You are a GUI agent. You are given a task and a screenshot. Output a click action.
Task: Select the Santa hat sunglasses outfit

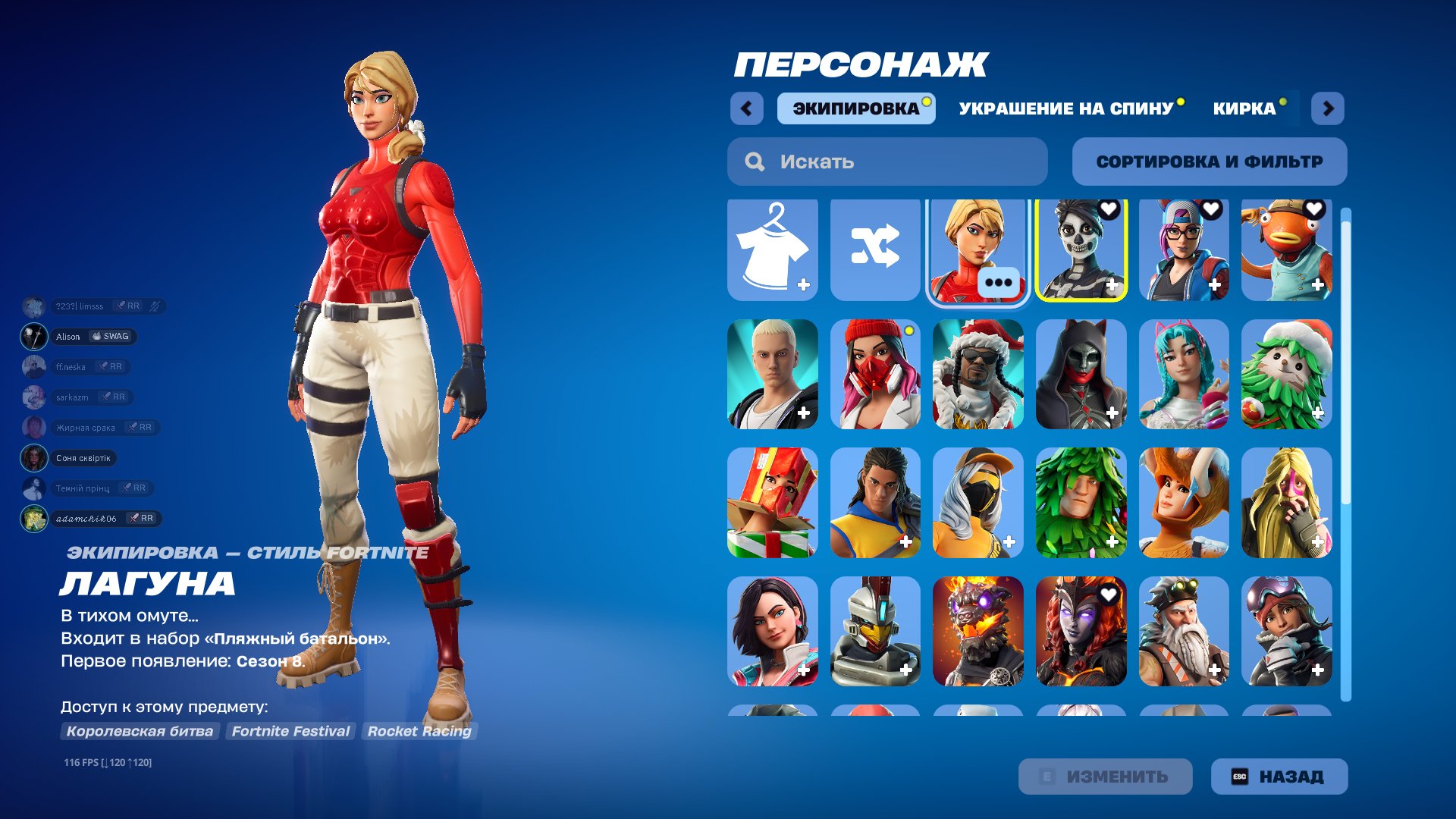pyautogui.click(x=977, y=375)
